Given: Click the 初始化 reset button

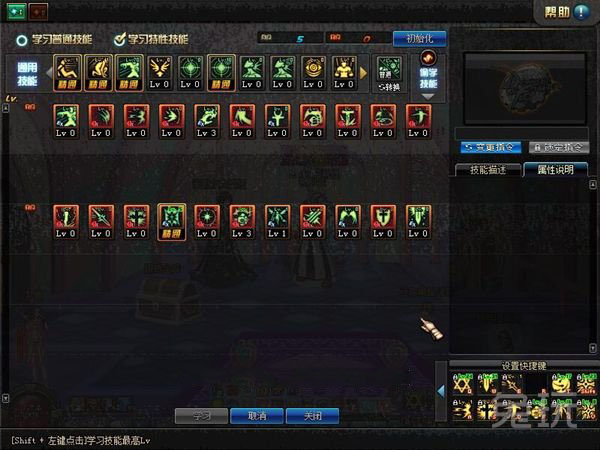Looking at the screenshot, I should point(418,38).
